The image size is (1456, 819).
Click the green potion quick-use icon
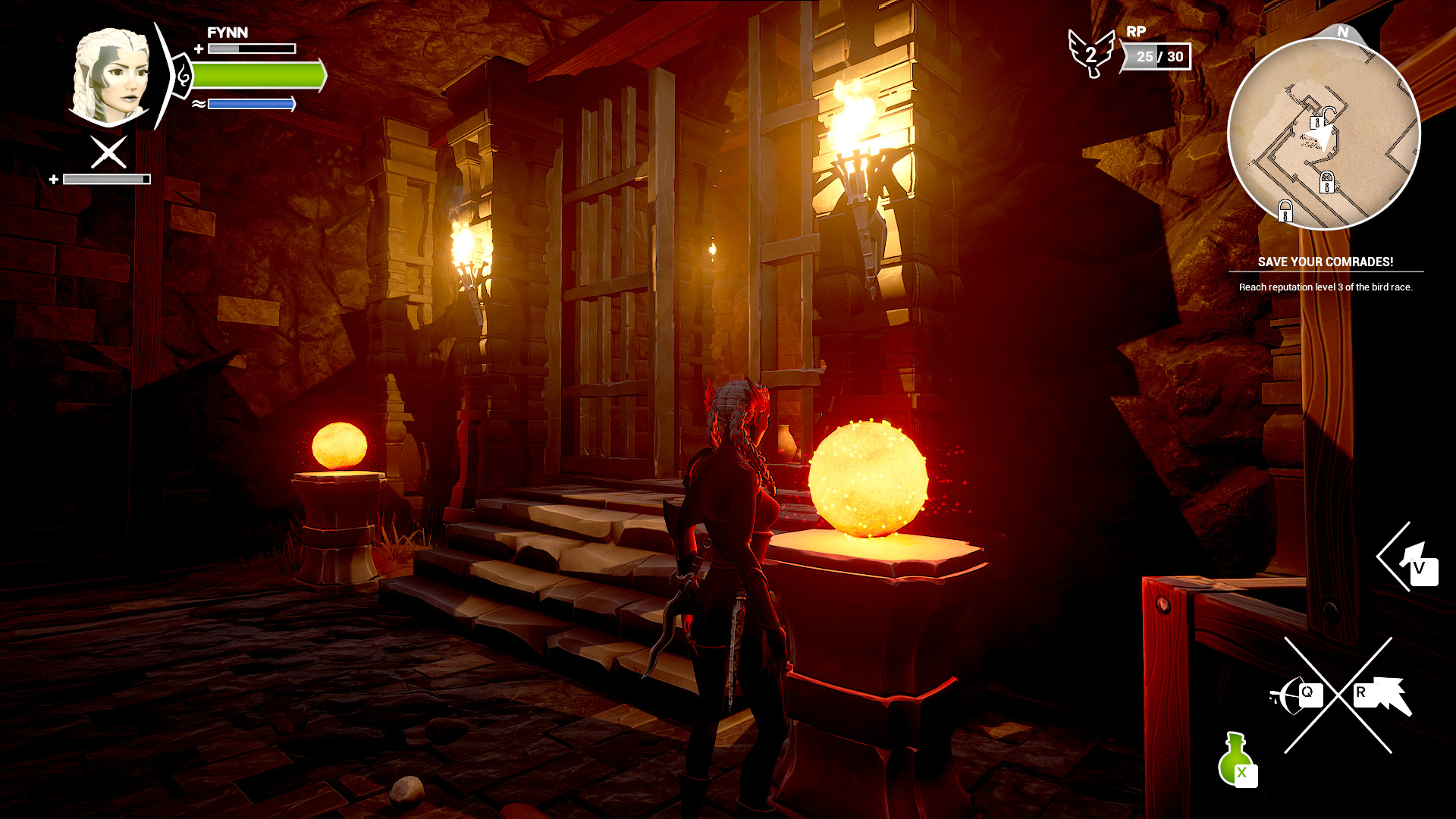[1234, 758]
